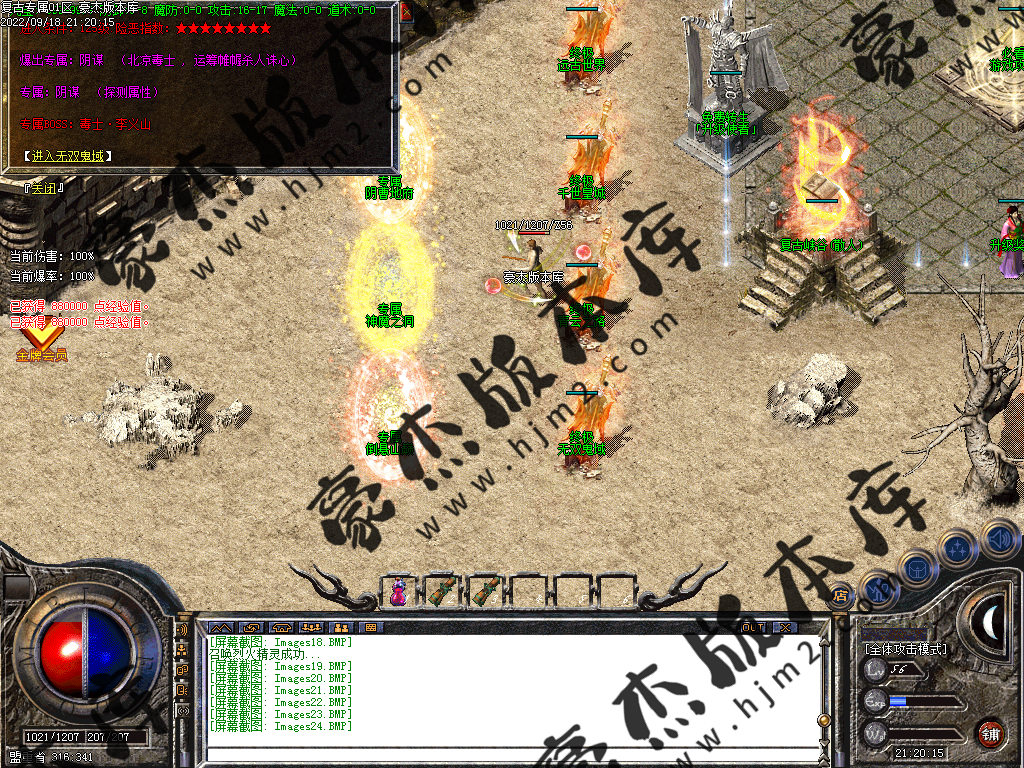Click the X button above chat box
1024x768 pixels.
(x=785, y=627)
